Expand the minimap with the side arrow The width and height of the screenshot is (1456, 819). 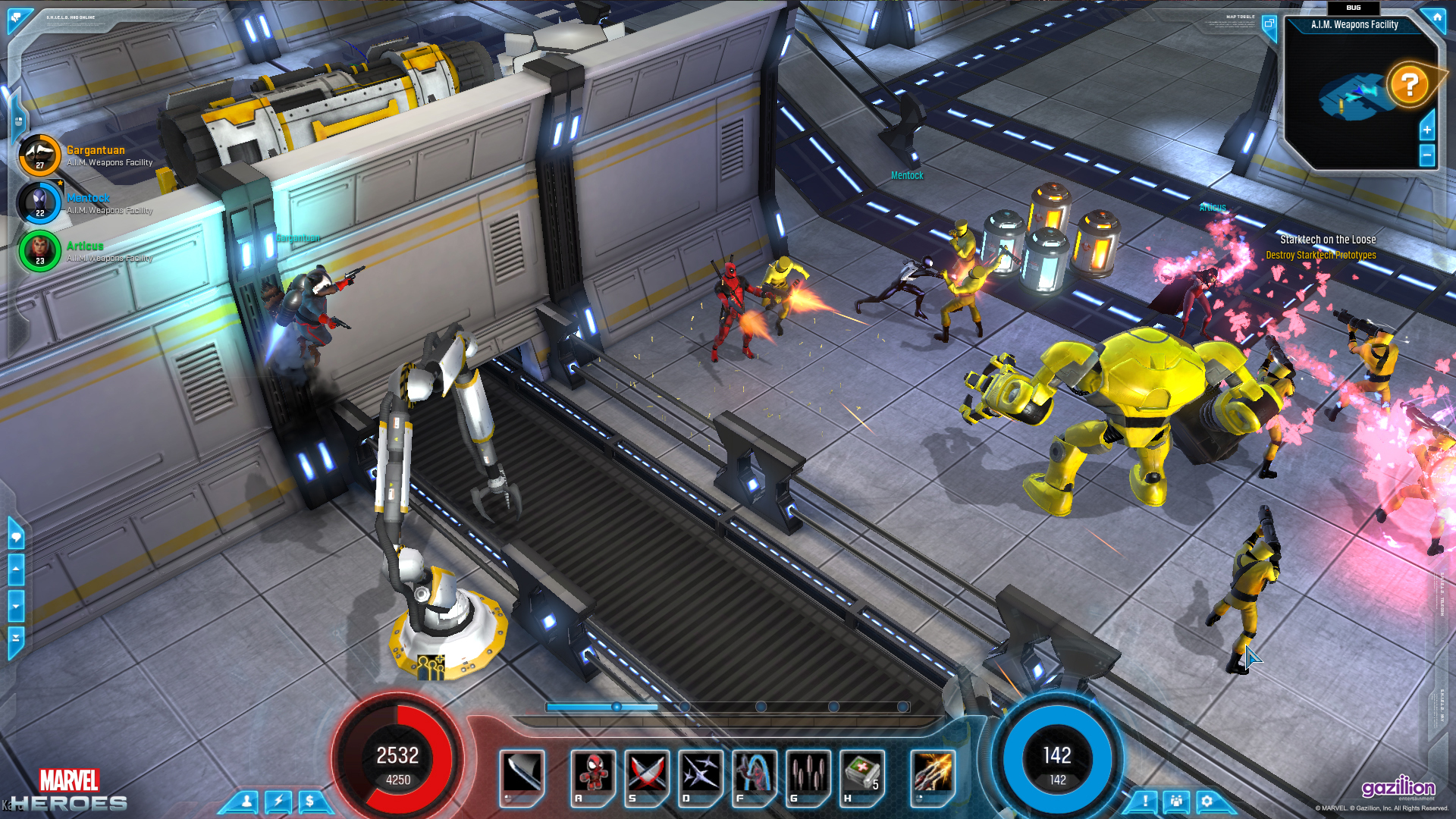[x=1427, y=129]
